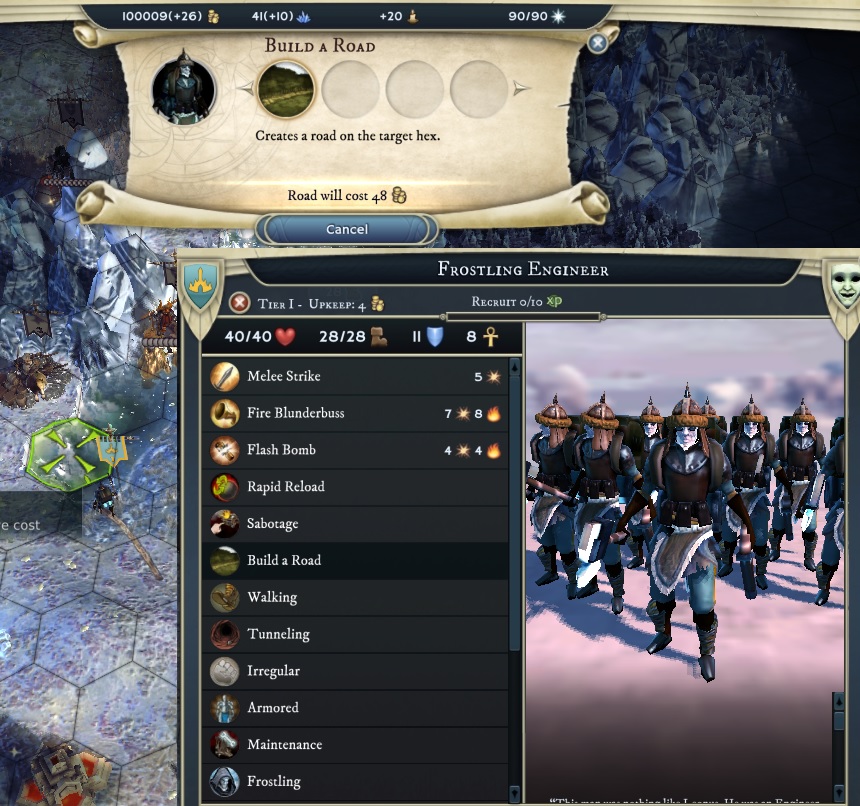Cancel the Build a Road action
This screenshot has width=860, height=806.
point(347,230)
